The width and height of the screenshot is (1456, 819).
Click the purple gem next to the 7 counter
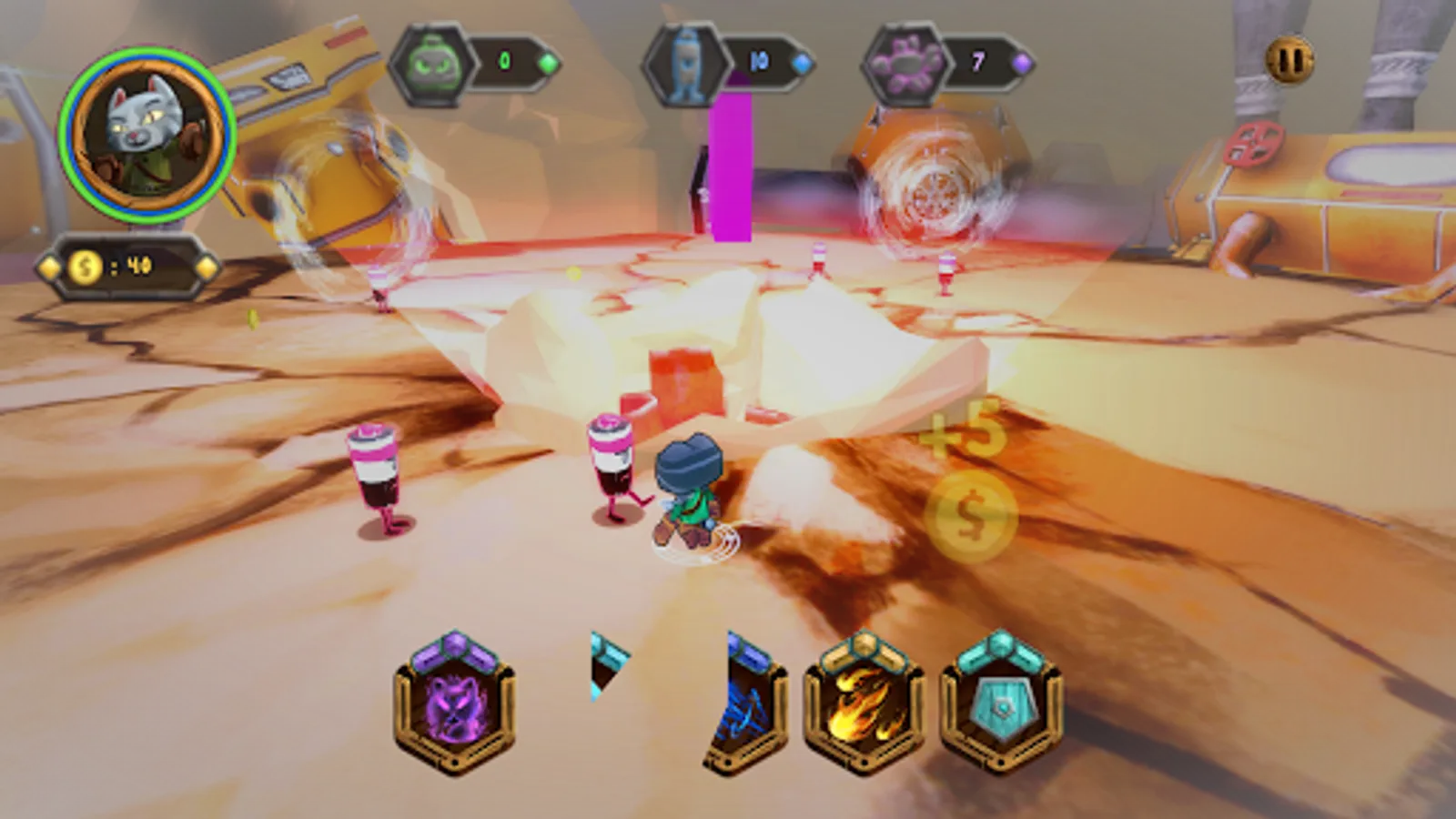(x=1023, y=62)
